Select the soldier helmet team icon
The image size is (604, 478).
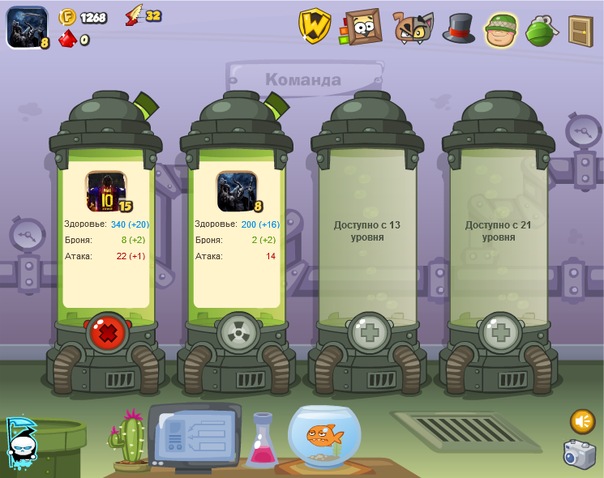500,30
